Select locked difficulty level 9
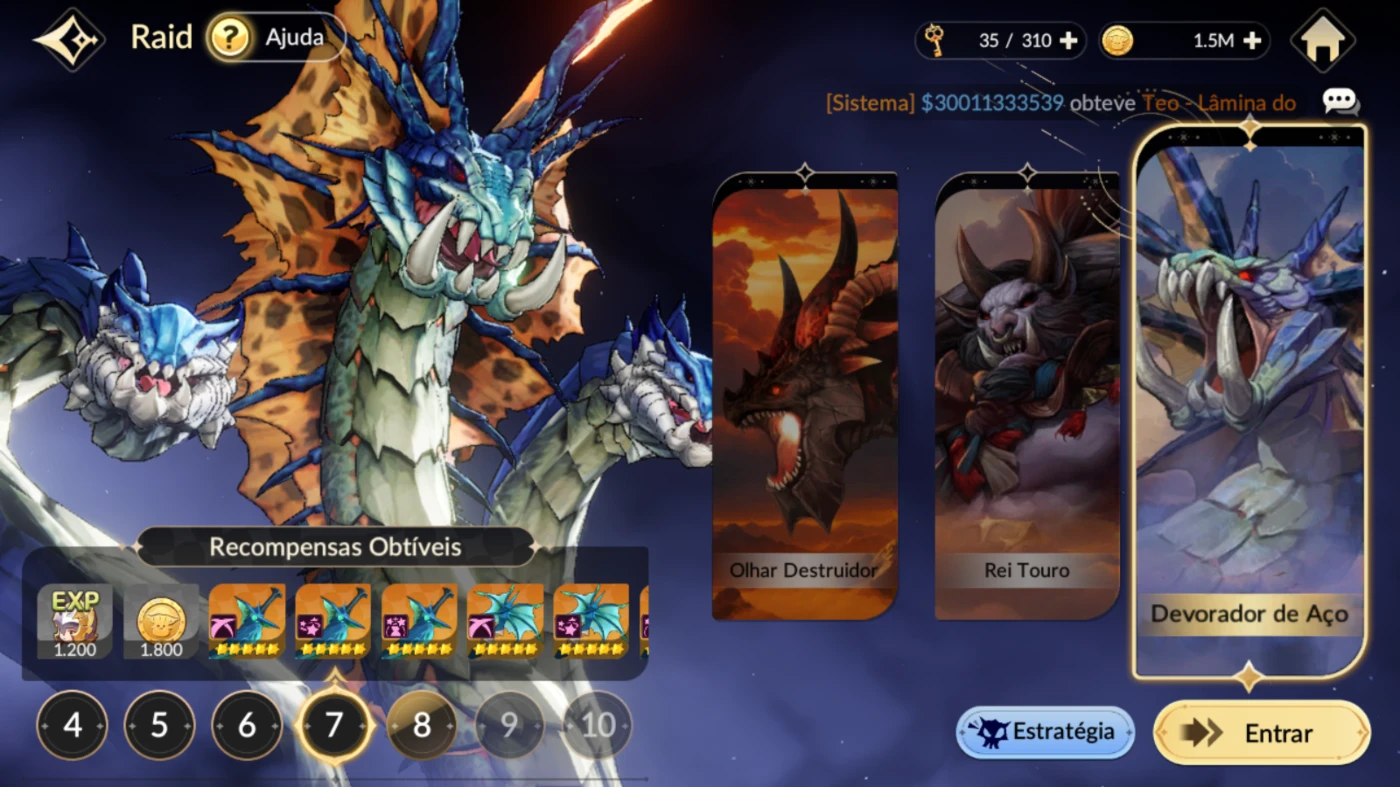This screenshot has width=1400, height=787. 509,725
